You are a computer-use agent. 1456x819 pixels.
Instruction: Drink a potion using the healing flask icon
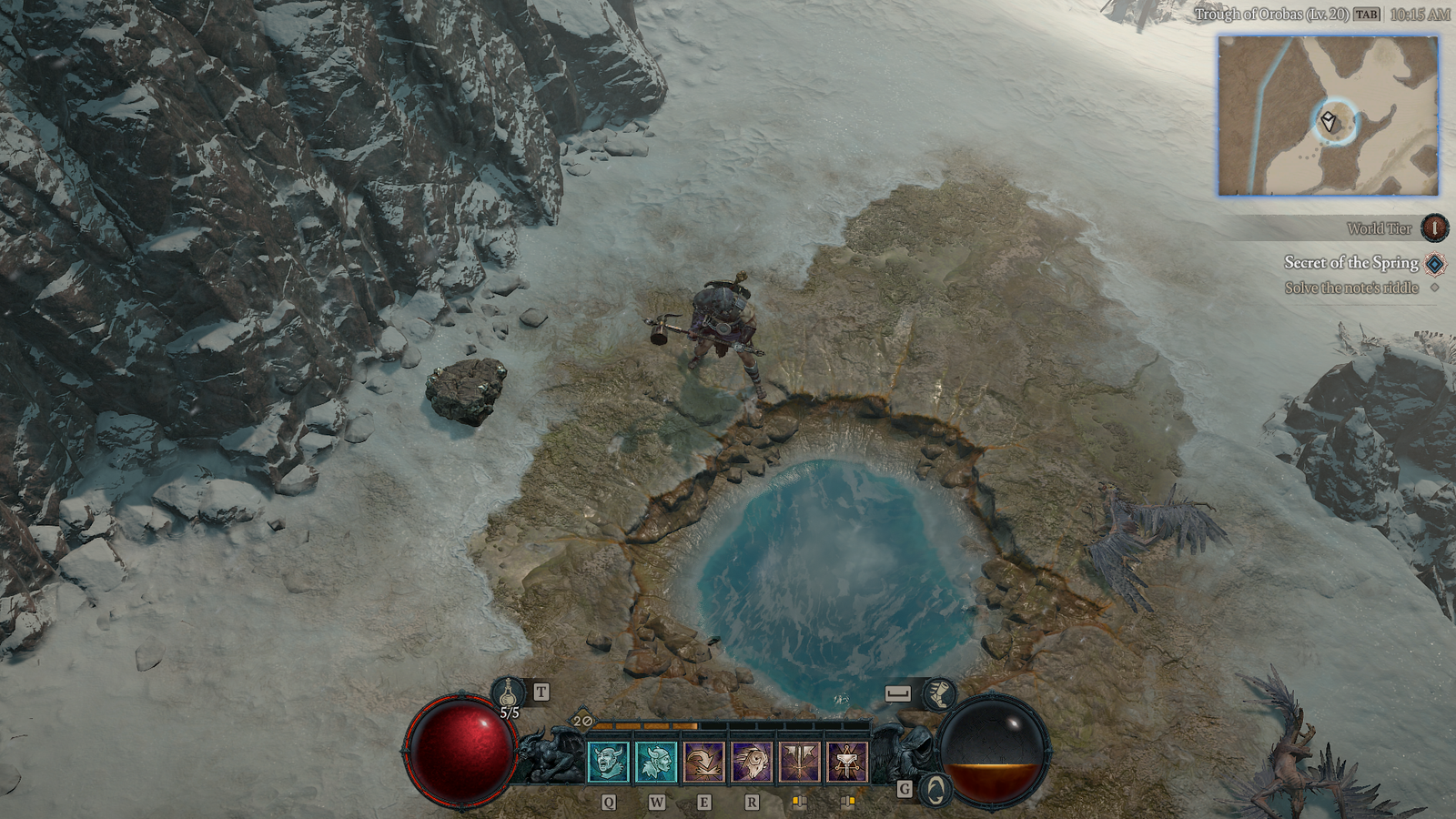pyautogui.click(x=508, y=693)
